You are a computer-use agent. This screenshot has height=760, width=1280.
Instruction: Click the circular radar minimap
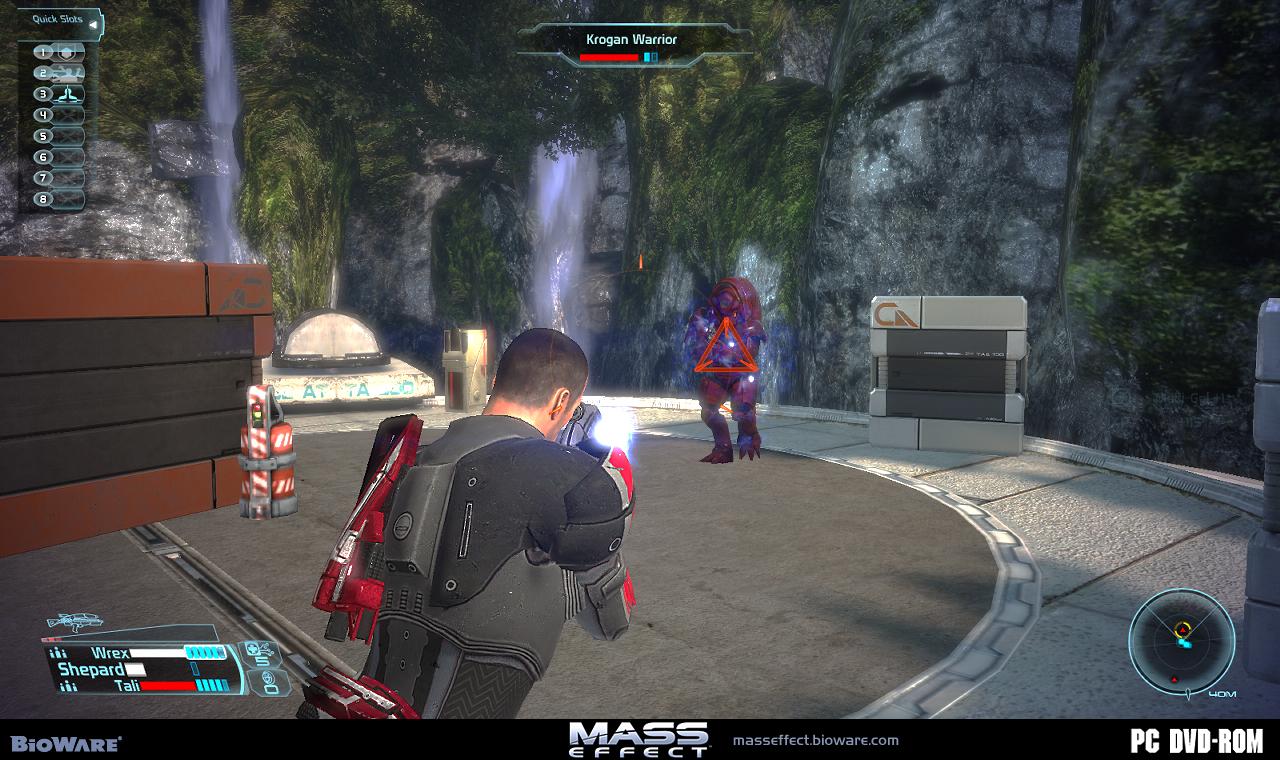pos(1181,640)
